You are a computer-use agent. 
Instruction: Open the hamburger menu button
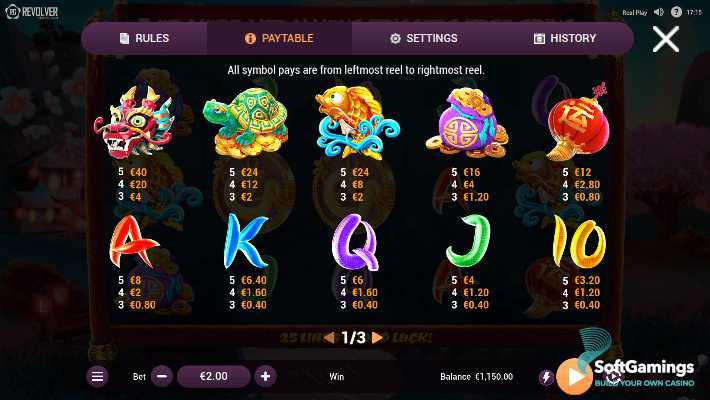[97, 377]
